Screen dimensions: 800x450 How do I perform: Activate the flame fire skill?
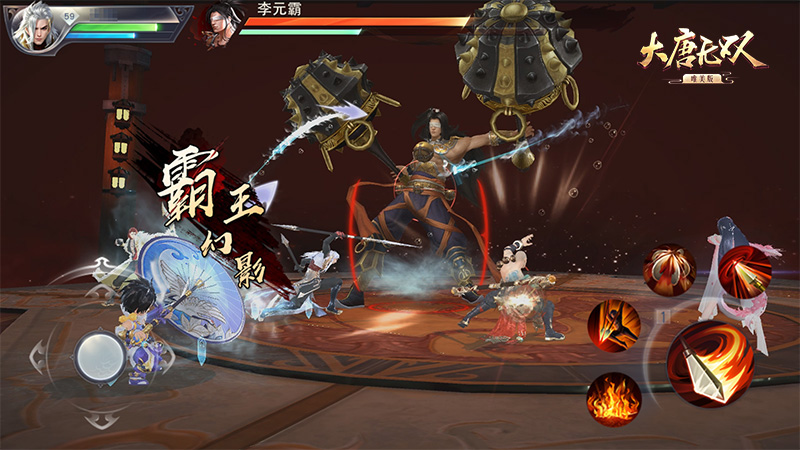[613, 398]
